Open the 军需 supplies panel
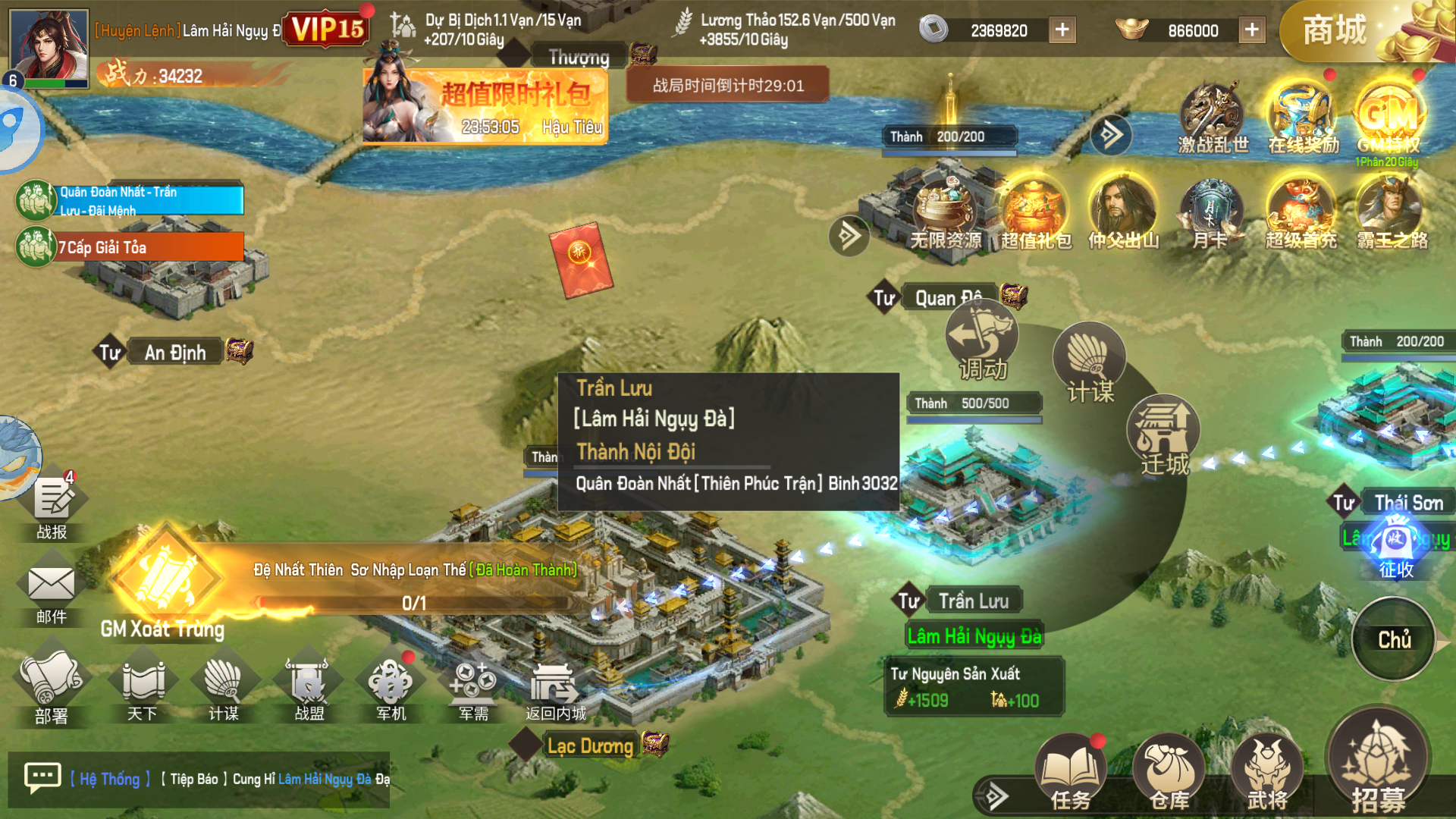This screenshot has height=819, width=1456. tap(472, 686)
